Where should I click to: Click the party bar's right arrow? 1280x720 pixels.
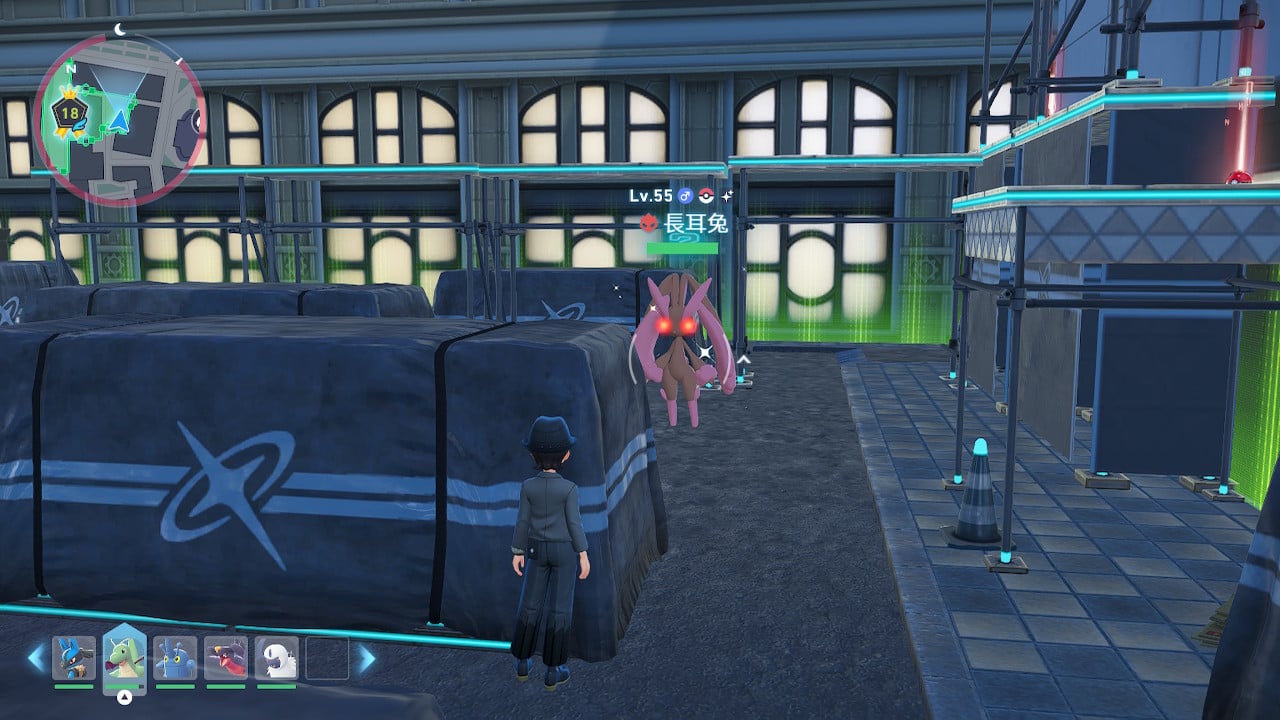coord(367,658)
